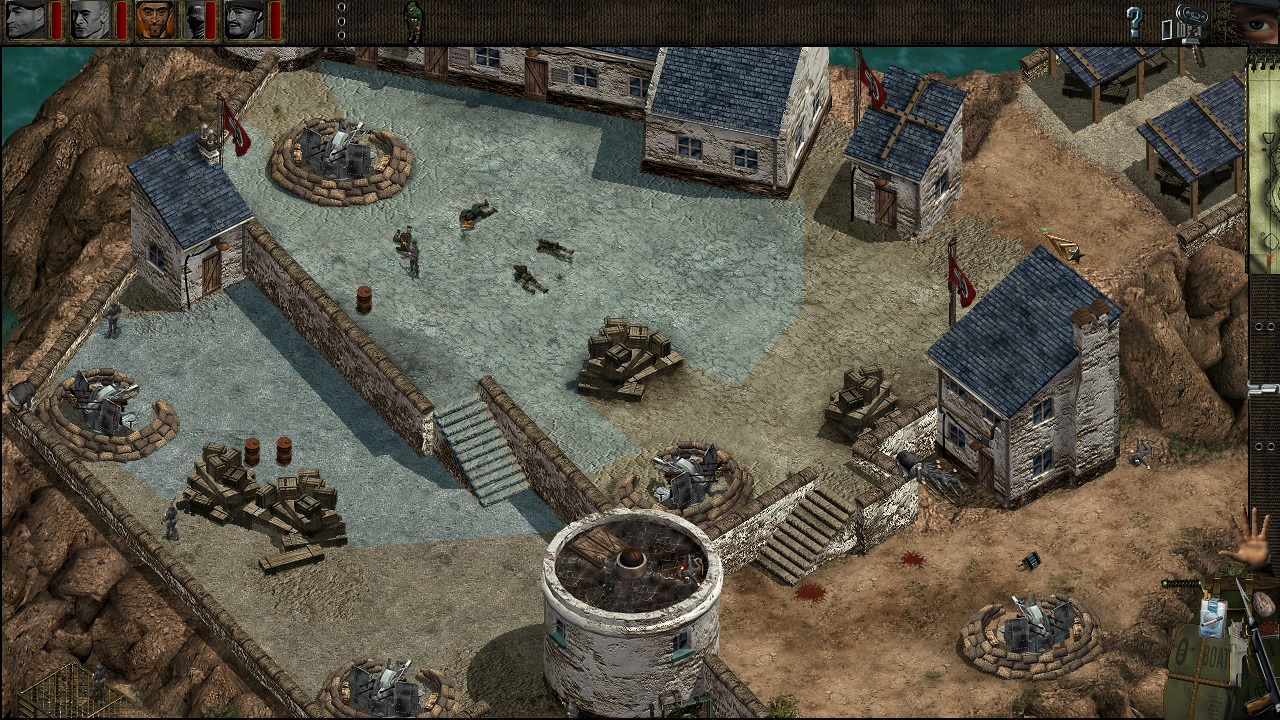Select the Green Beret's portrait

[x=25, y=20]
